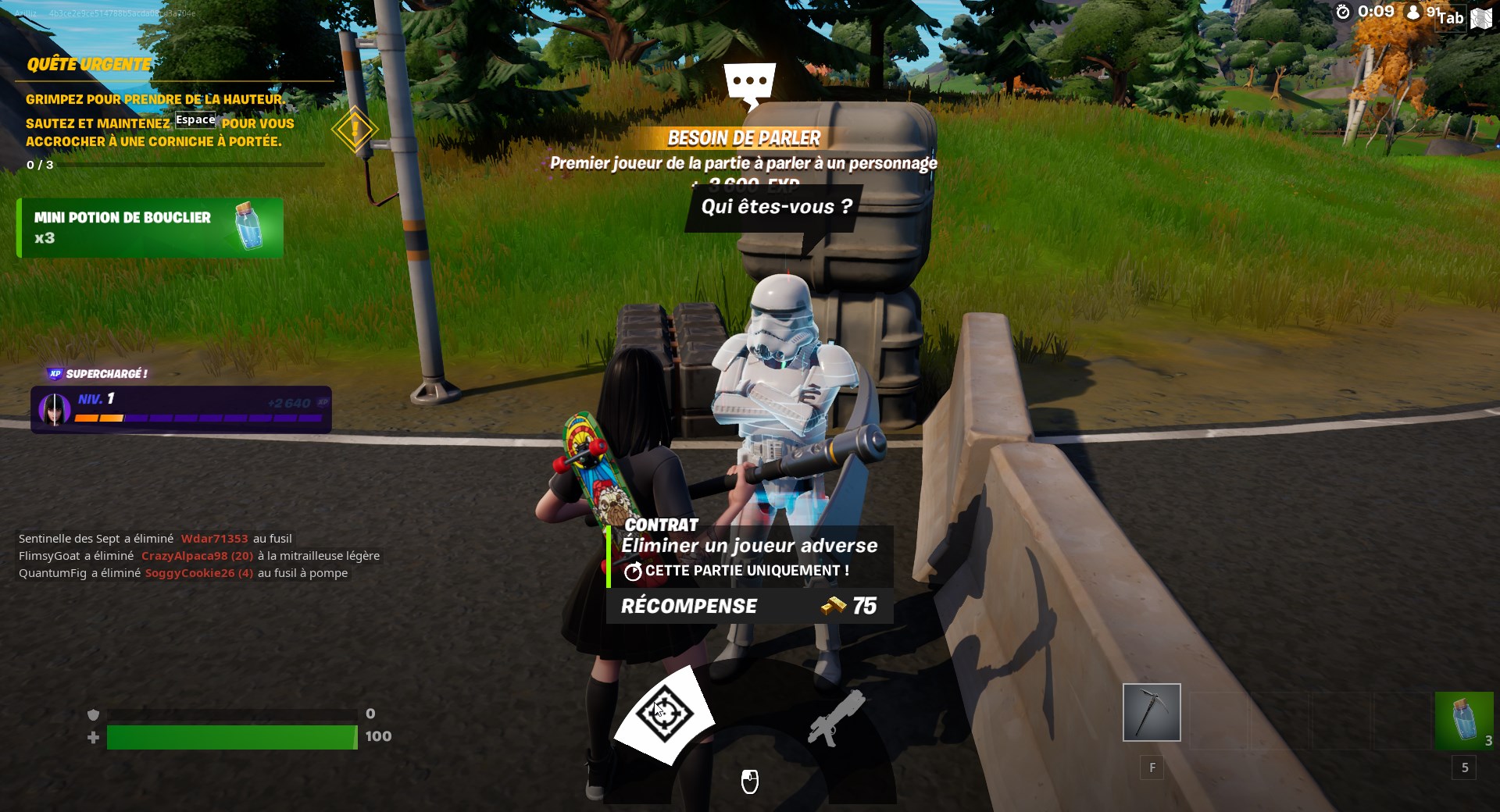
Task: Click the green health bar showing 100
Action: tap(230, 735)
